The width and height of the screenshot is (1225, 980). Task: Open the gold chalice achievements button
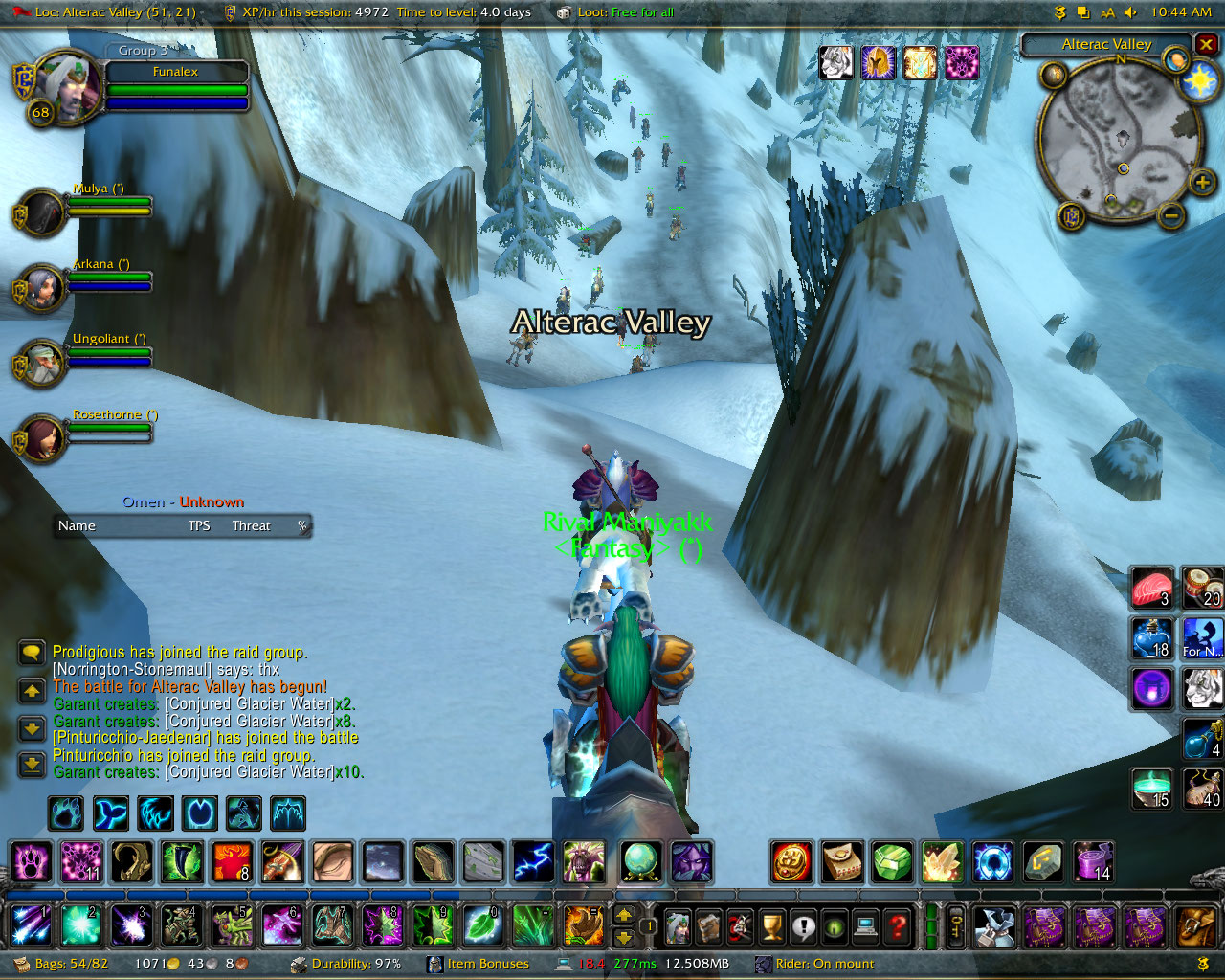pyautogui.click(x=771, y=926)
